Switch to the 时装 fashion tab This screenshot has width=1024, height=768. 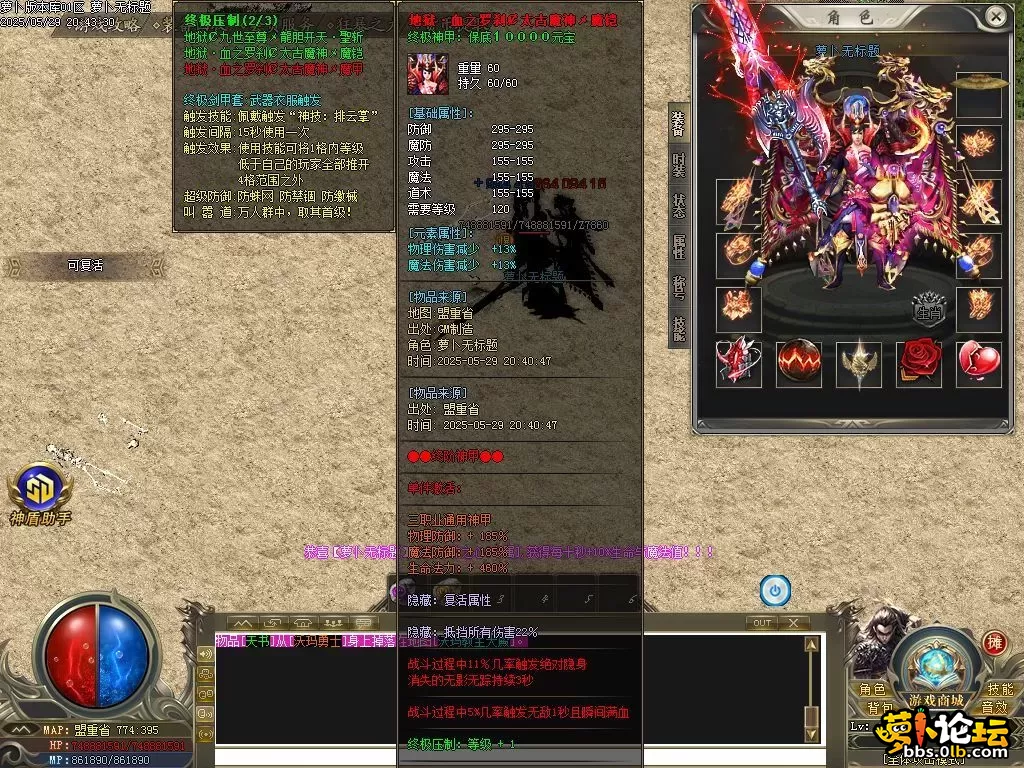(x=679, y=164)
